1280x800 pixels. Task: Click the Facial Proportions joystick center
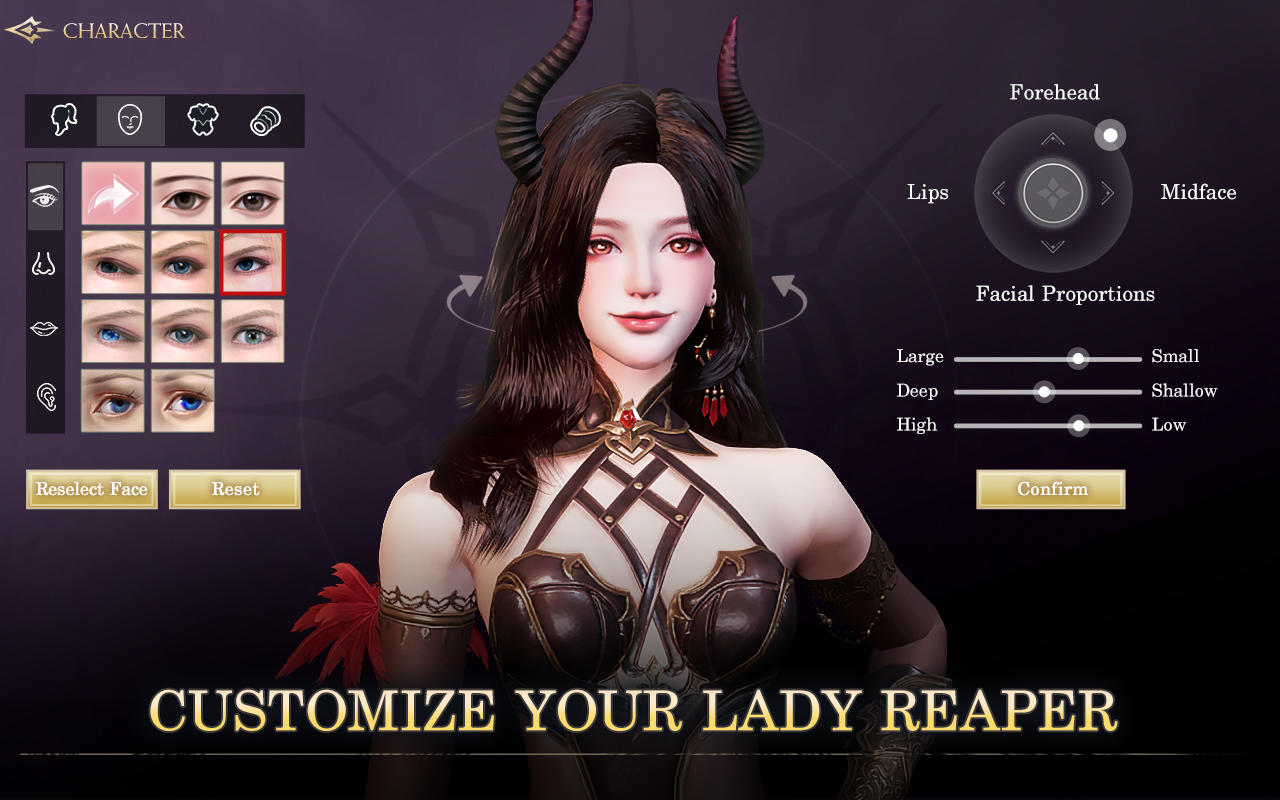(1053, 192)
